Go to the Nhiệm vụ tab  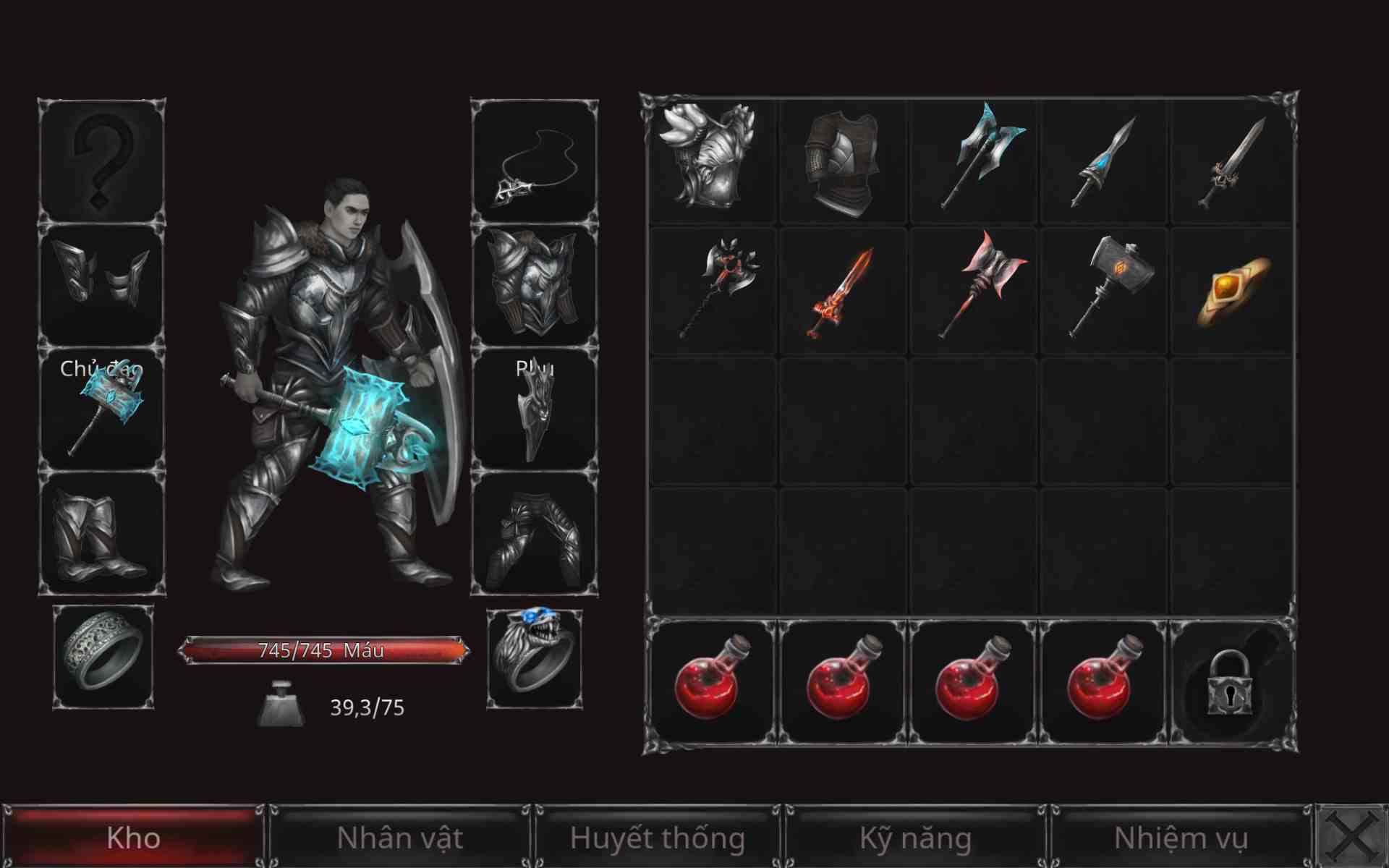1181,838
